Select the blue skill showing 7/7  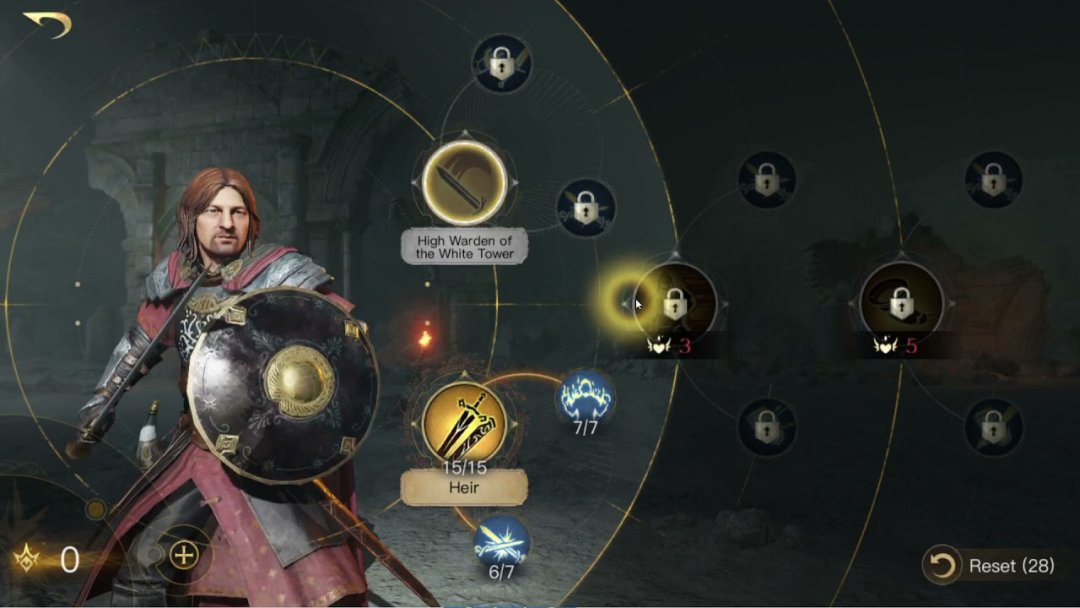pyautogui.click(x=585, y=397)
